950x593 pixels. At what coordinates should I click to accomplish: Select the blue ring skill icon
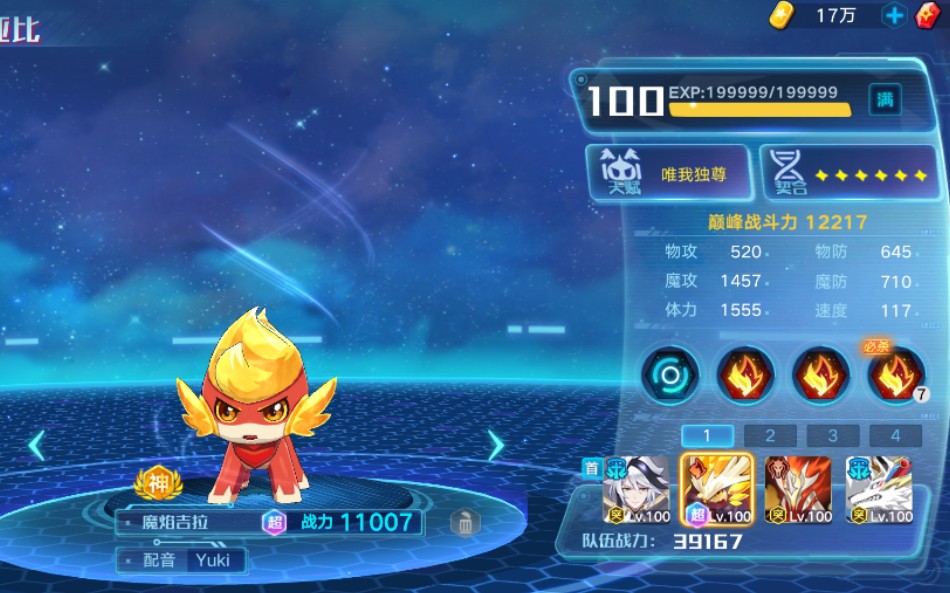(x=669, y=375)
